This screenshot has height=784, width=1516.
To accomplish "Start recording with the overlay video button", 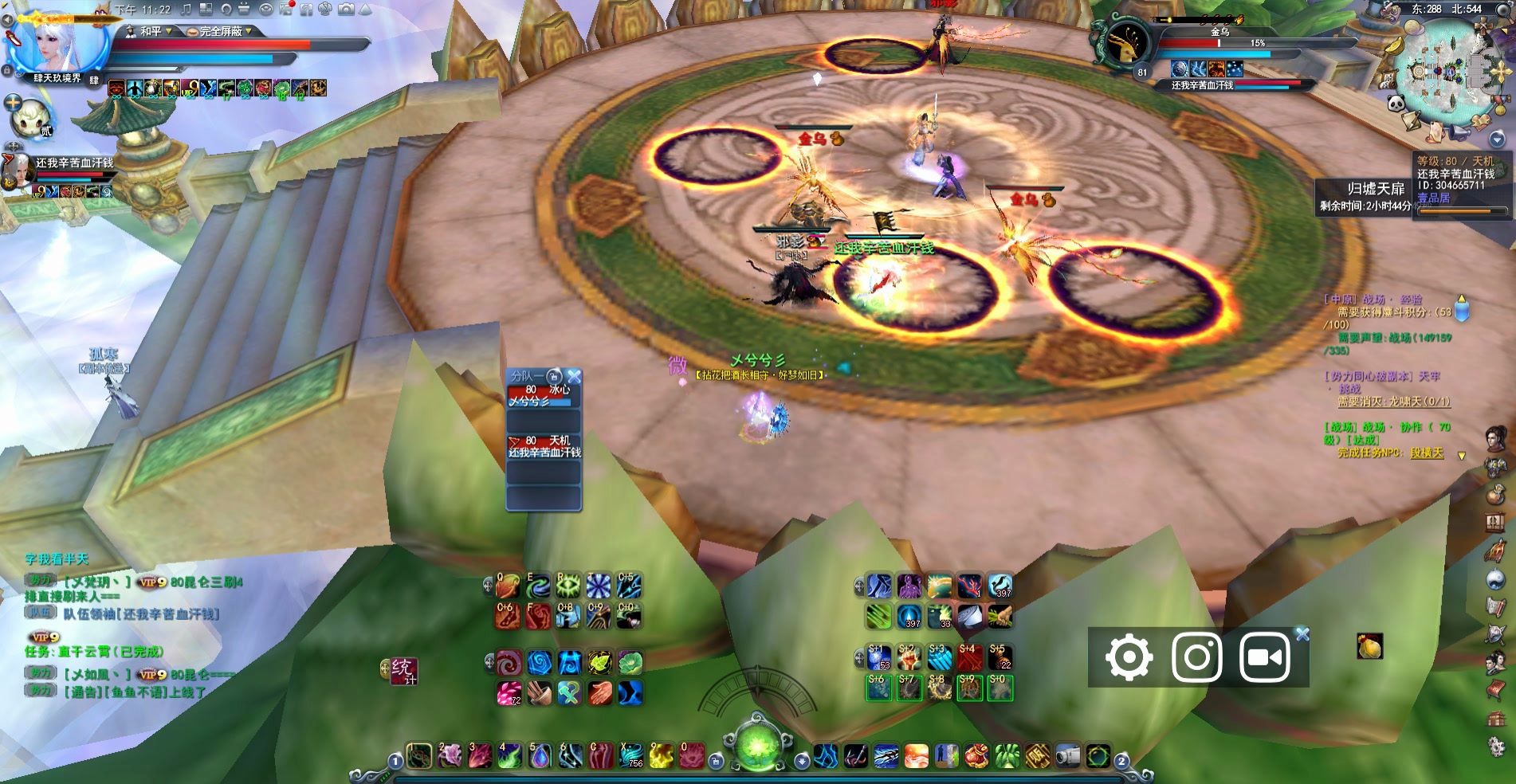I will pos(1264,658).
